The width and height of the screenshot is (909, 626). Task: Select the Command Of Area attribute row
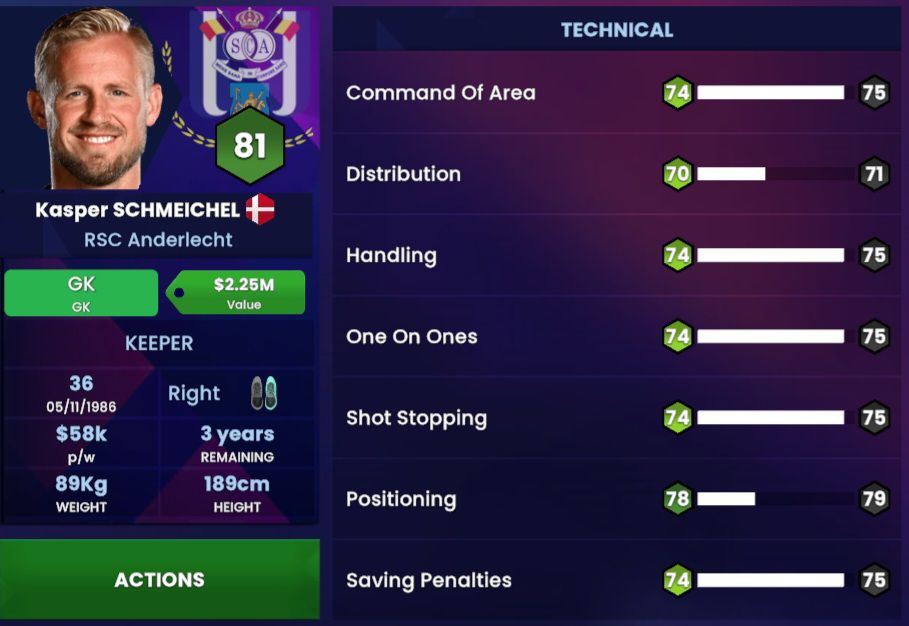click(616, 93)
